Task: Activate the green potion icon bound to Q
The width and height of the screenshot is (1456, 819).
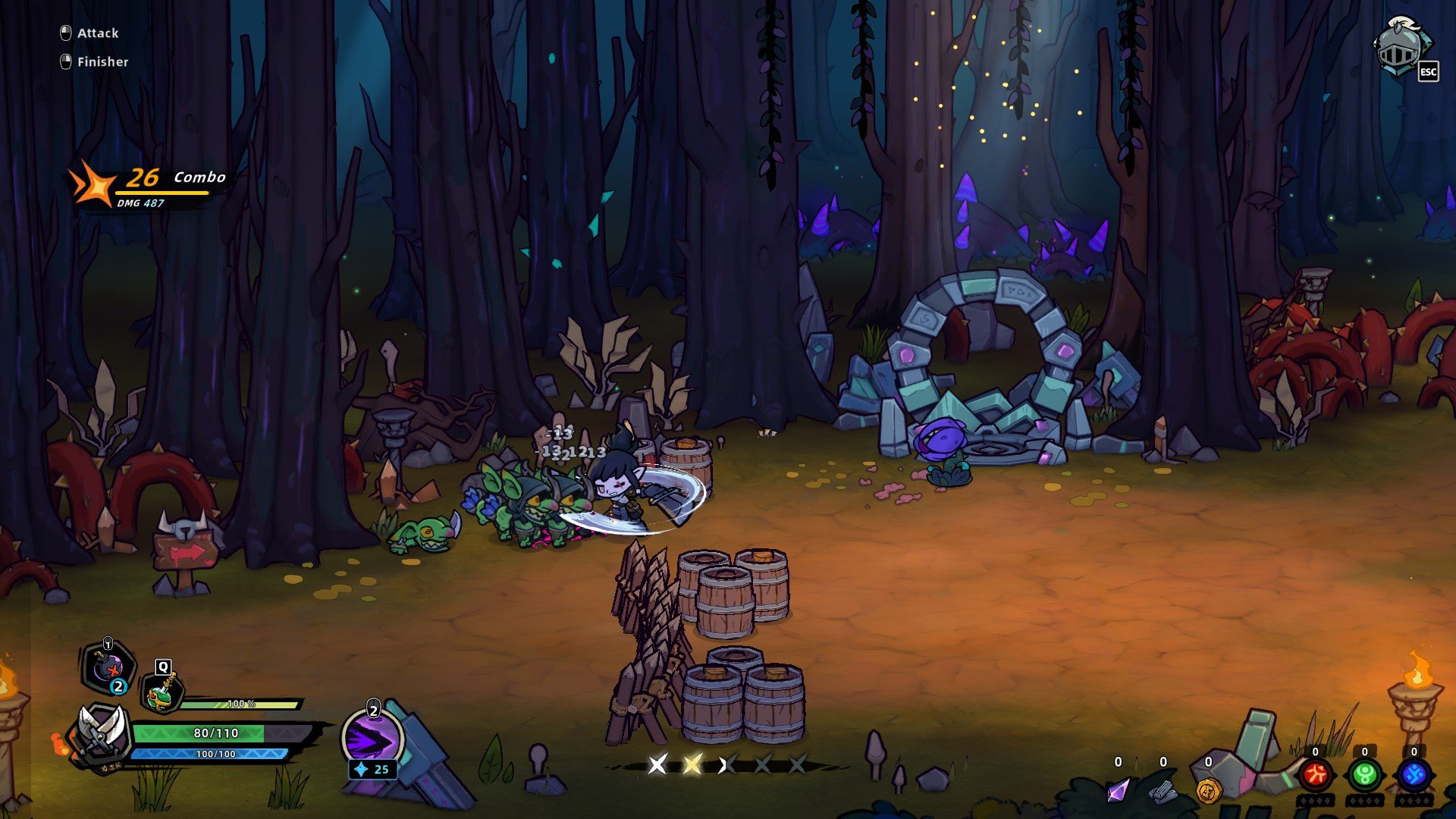Action: point(162,693)
